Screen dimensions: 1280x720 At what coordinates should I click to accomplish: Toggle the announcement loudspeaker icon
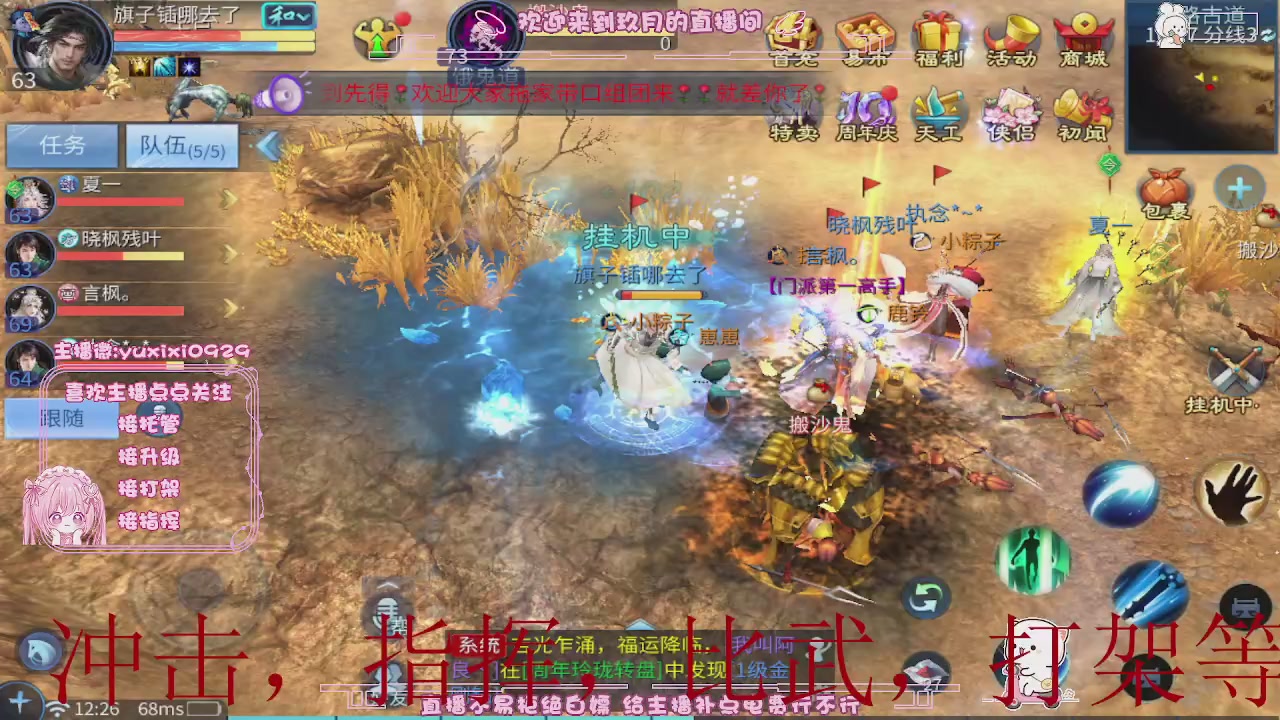285,96
